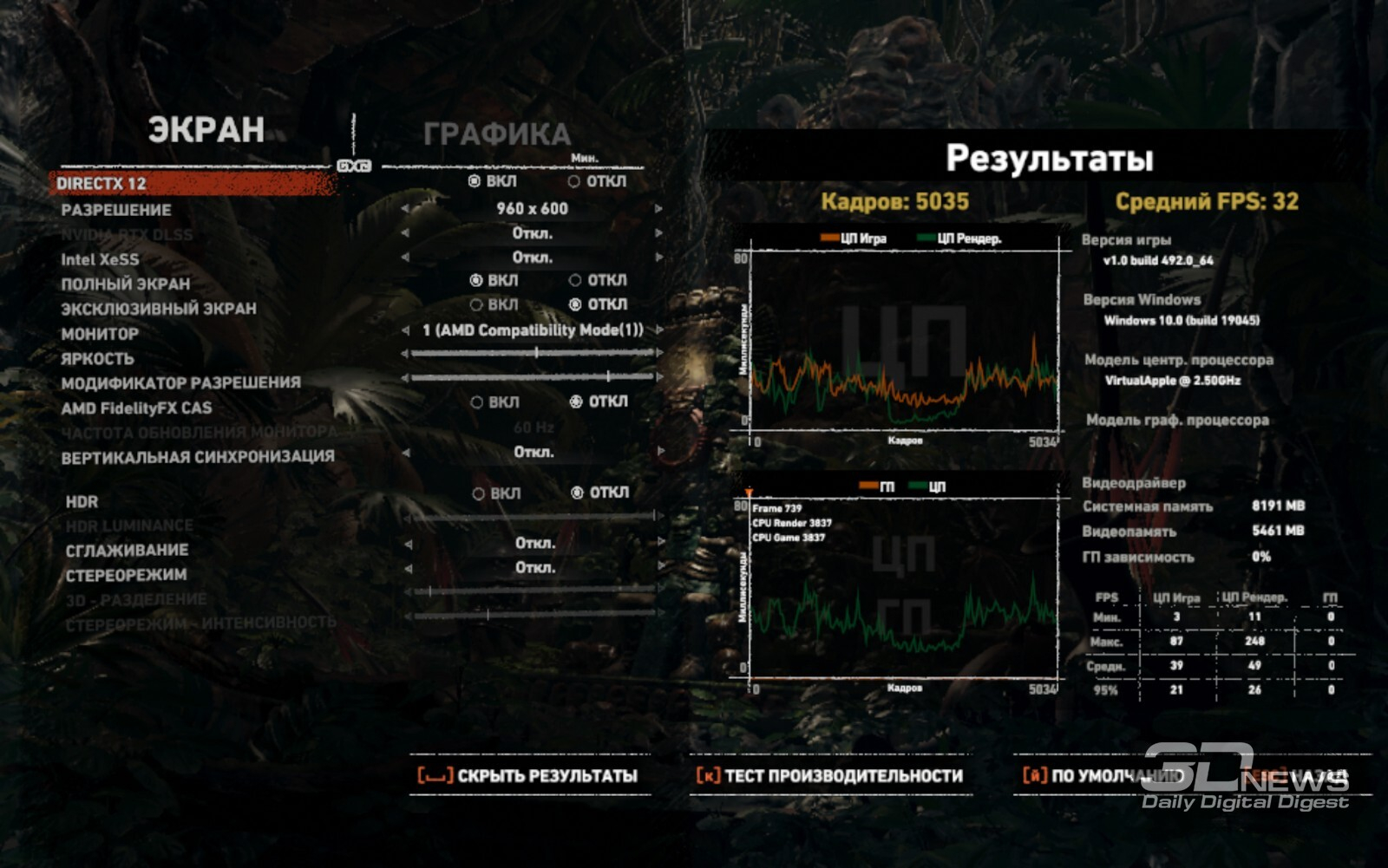Run the ТЕСТ ПРОИЗВОДИТЕЛЬНОСТИ benchmark
This screenshot has width=1388, height=868.
(x=830, y=776)
